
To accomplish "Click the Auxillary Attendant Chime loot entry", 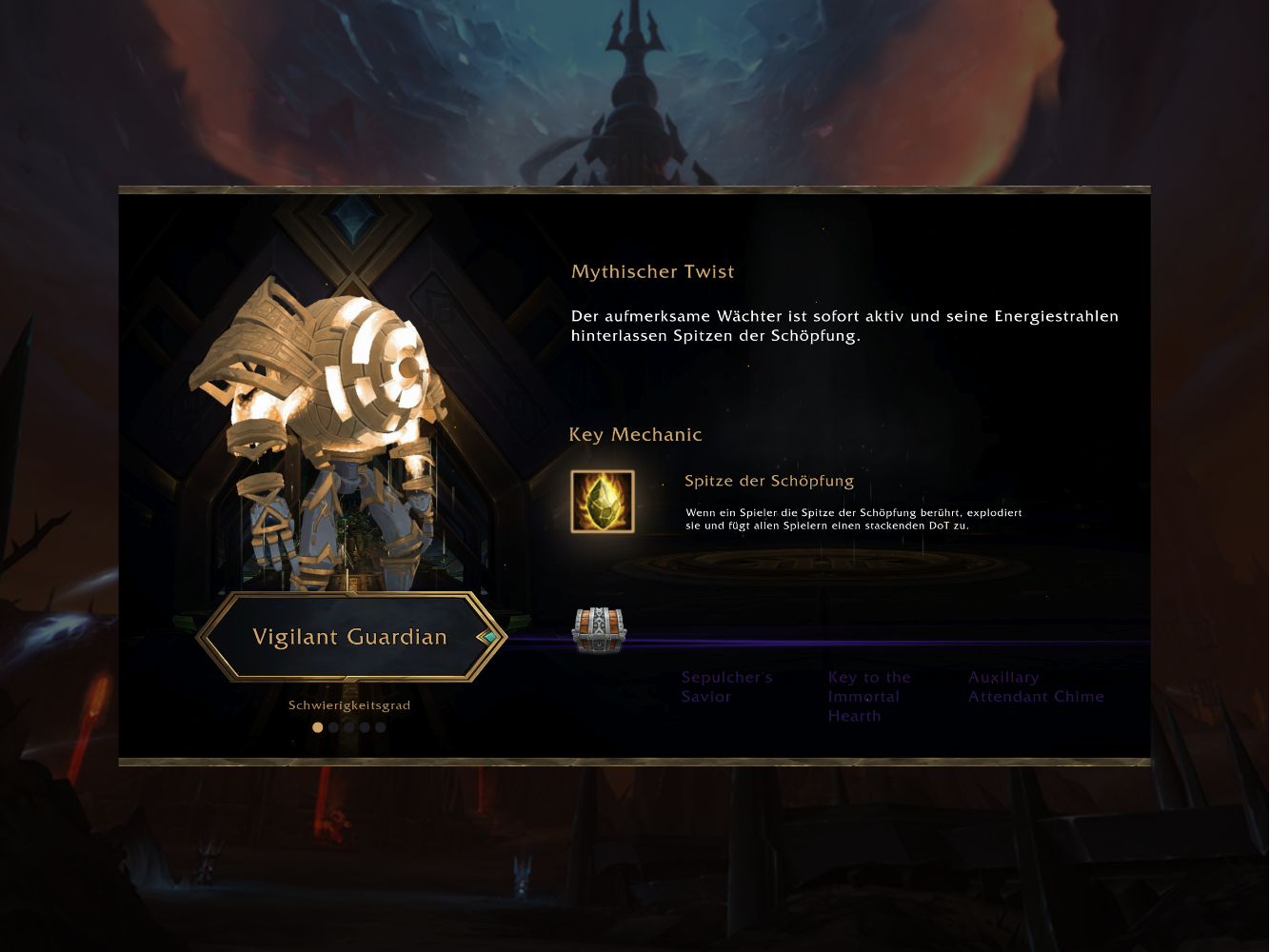I will pos(1037,686).
